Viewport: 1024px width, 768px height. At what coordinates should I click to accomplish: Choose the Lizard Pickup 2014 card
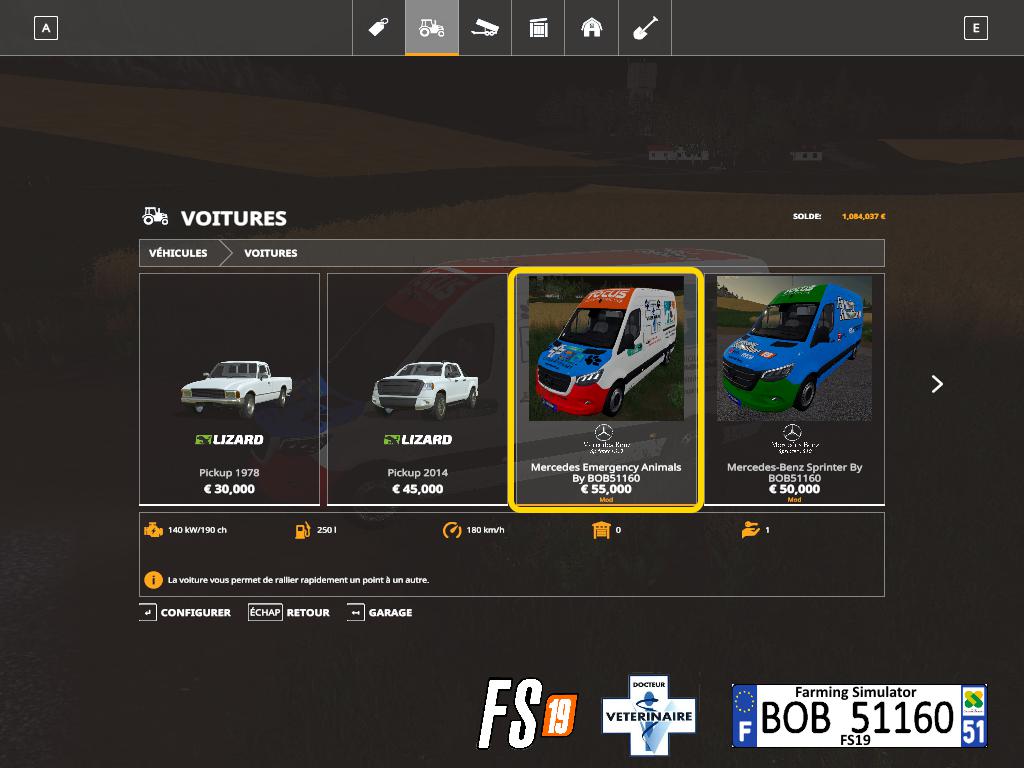(418, 389)
